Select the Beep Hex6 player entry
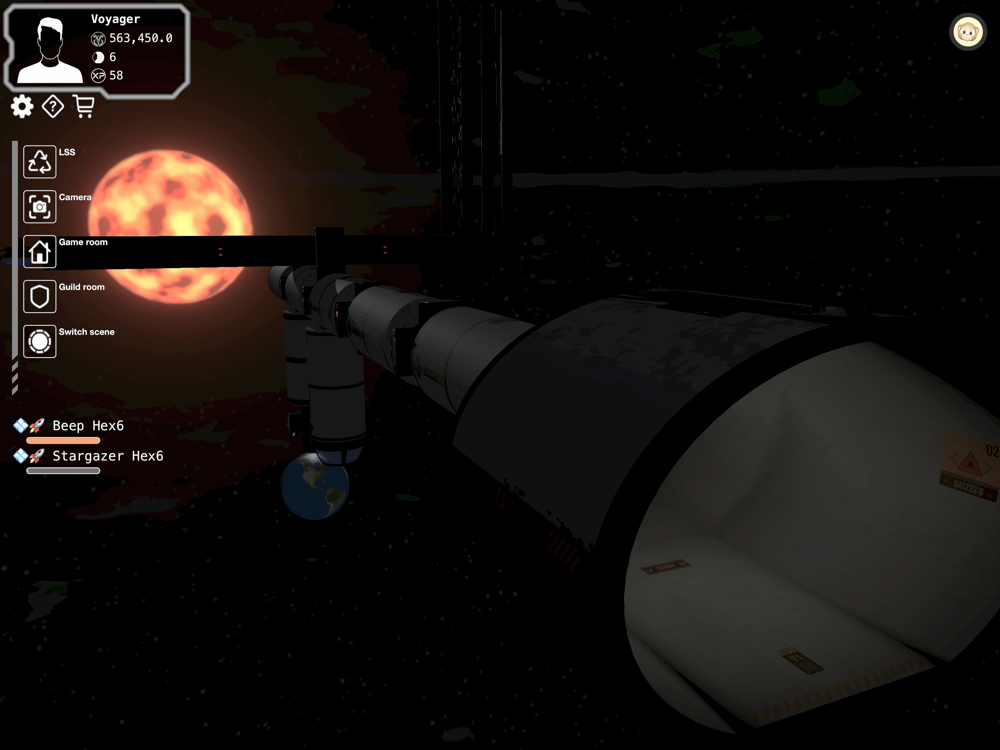Screen dimensions: 1000x750 pyautogui.click(x=87, y=426)
